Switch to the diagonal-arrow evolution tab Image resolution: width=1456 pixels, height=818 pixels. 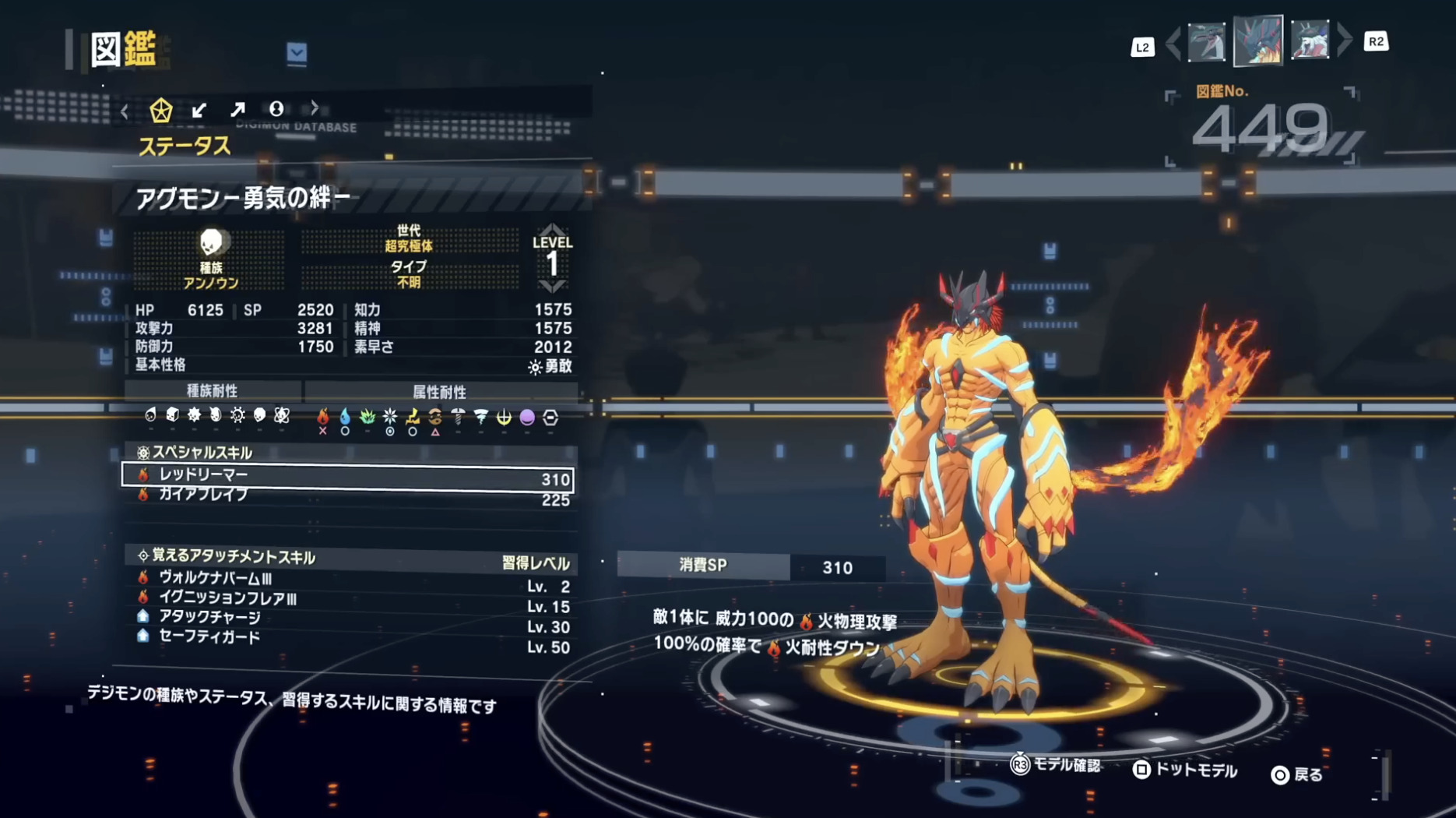(238, 110)
